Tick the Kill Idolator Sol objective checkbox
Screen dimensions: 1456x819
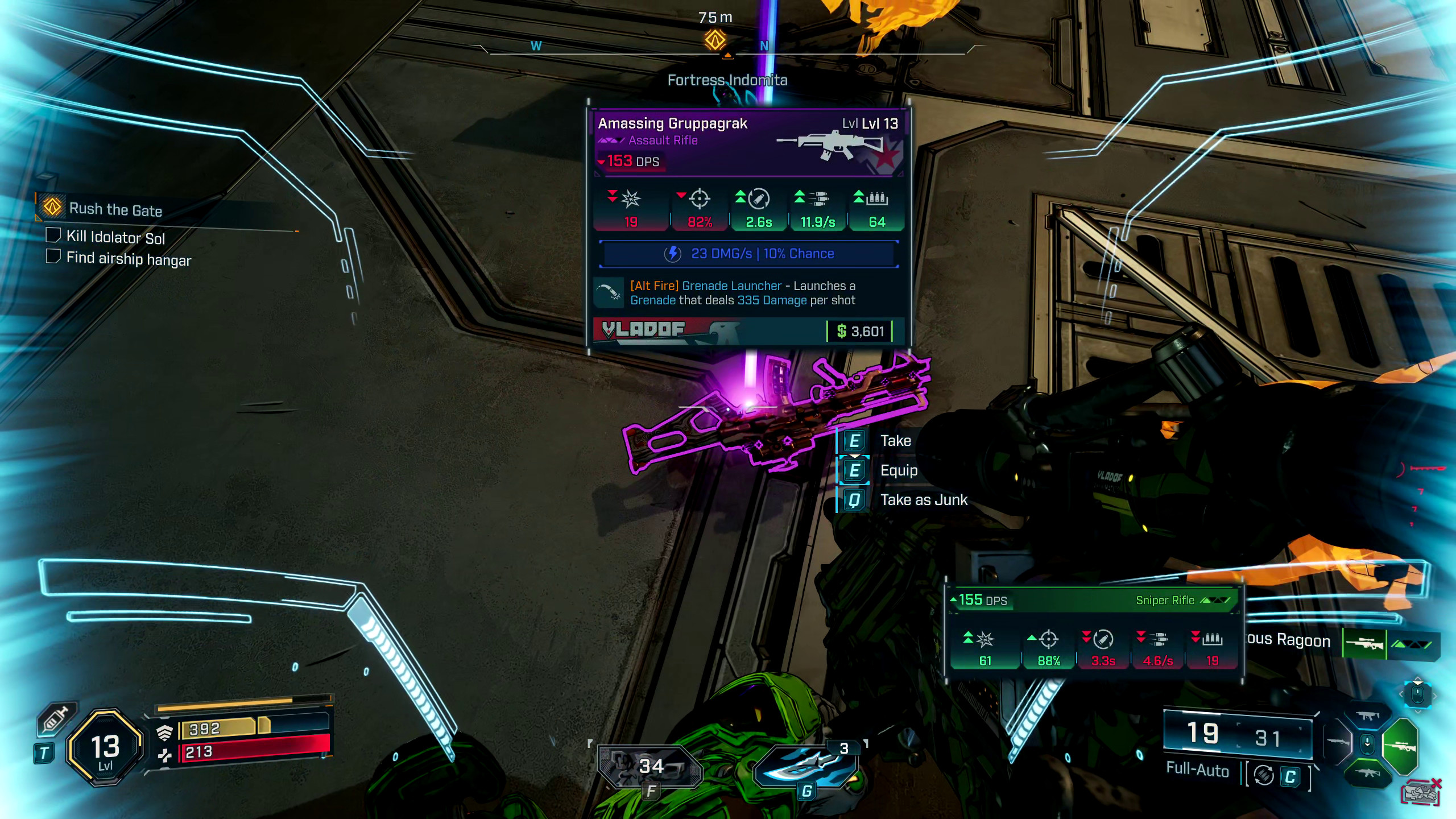click(x=53, y=235)
